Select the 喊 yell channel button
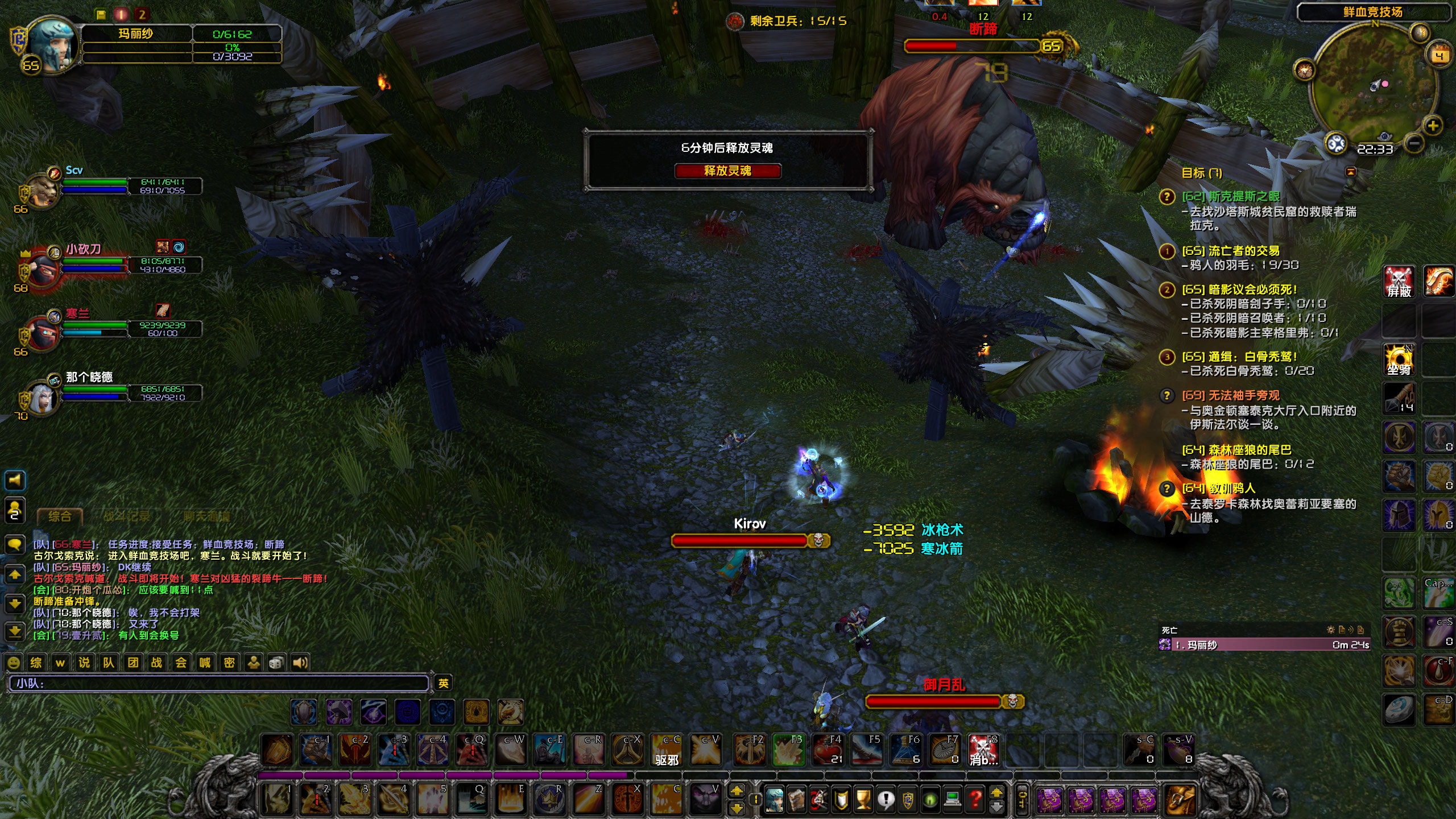Screen dimensions: 1456x819 pyautogui.click(x=205, y=663)
